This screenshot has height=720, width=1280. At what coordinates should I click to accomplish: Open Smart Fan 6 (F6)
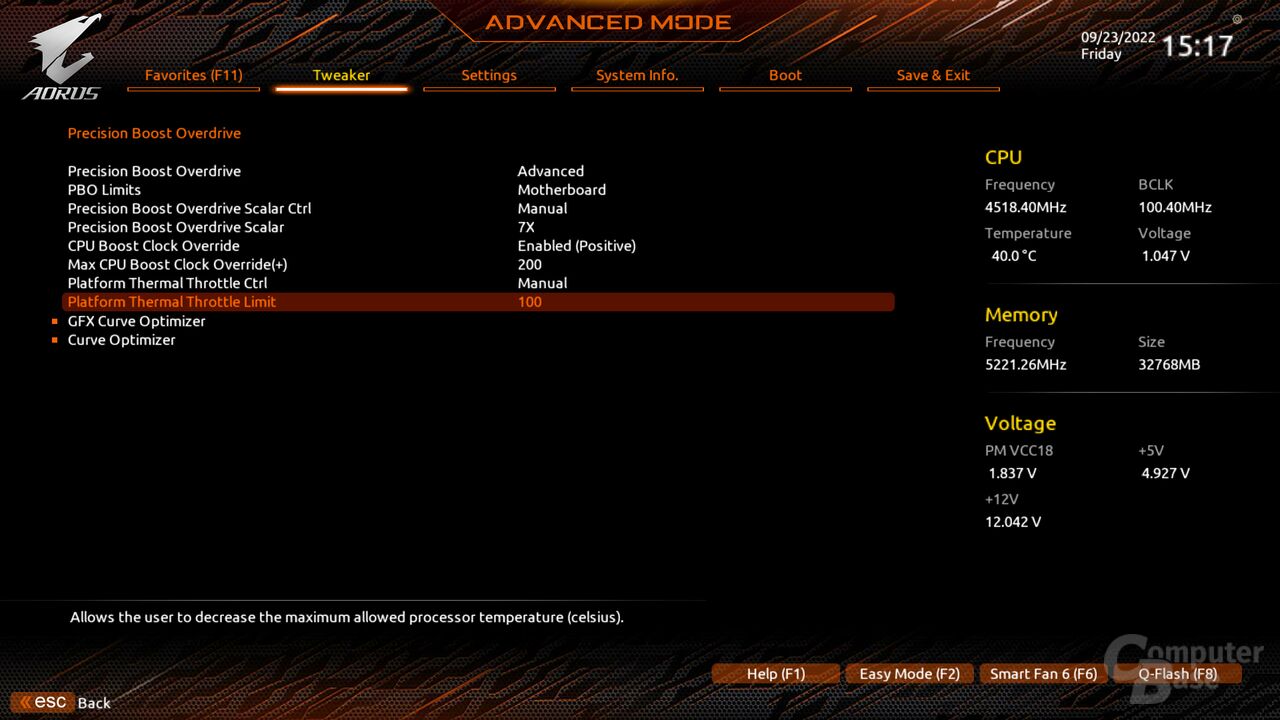click(1043, 674)
